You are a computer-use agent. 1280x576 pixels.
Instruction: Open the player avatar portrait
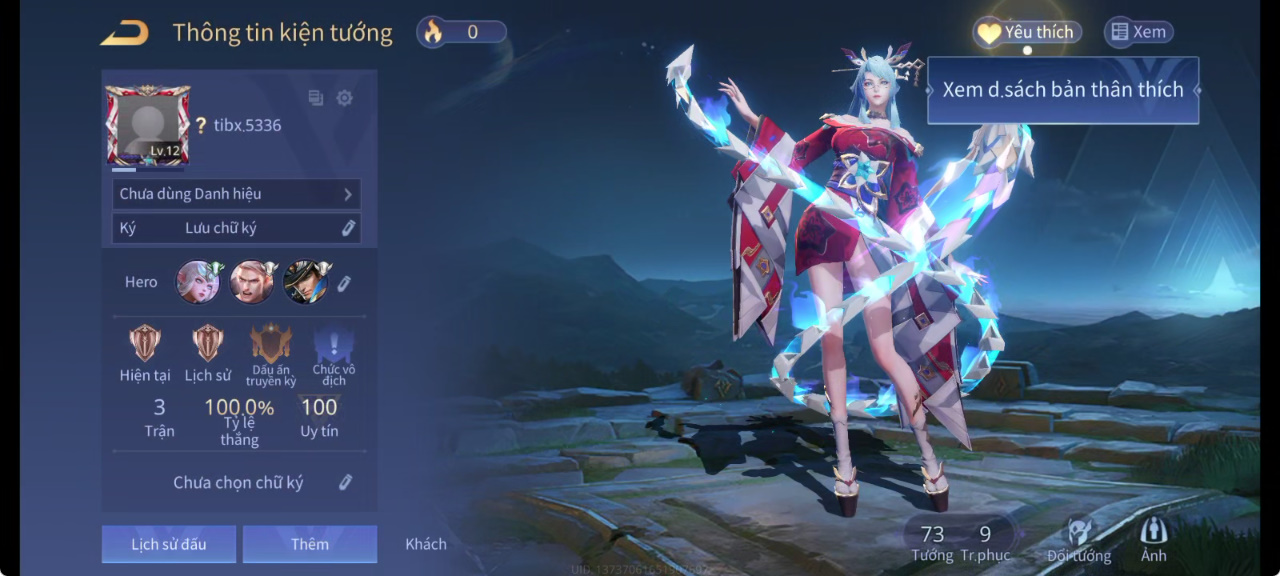click(148, 126)
